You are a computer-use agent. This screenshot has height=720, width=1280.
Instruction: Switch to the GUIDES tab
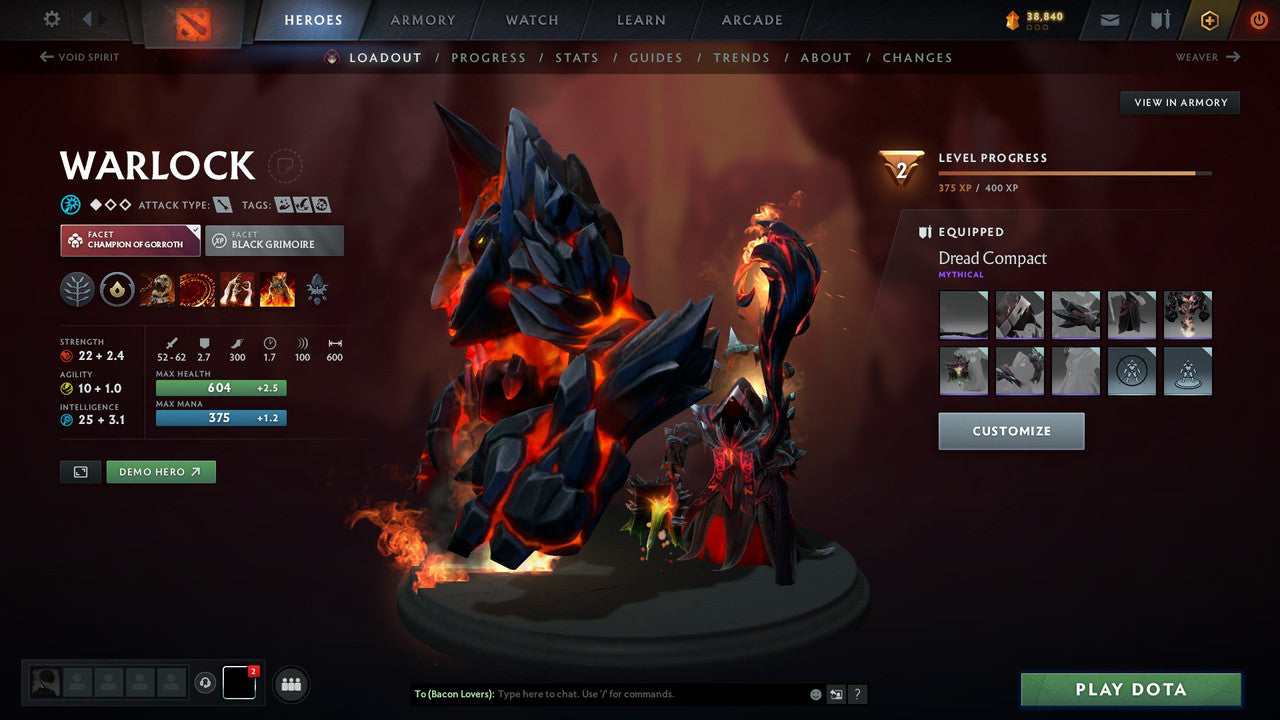(655, 57)
